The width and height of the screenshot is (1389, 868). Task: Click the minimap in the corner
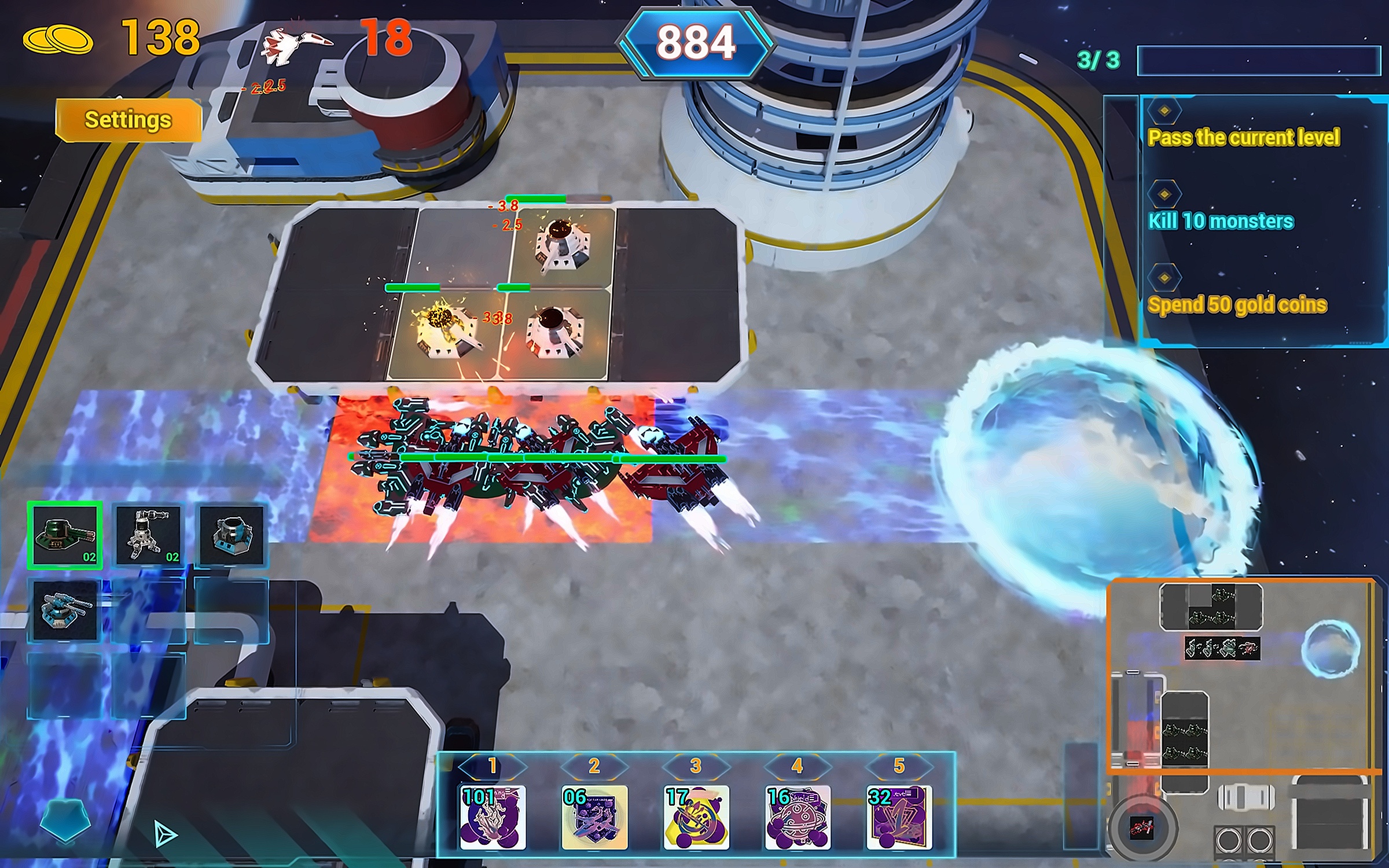tap(1241, 675)
